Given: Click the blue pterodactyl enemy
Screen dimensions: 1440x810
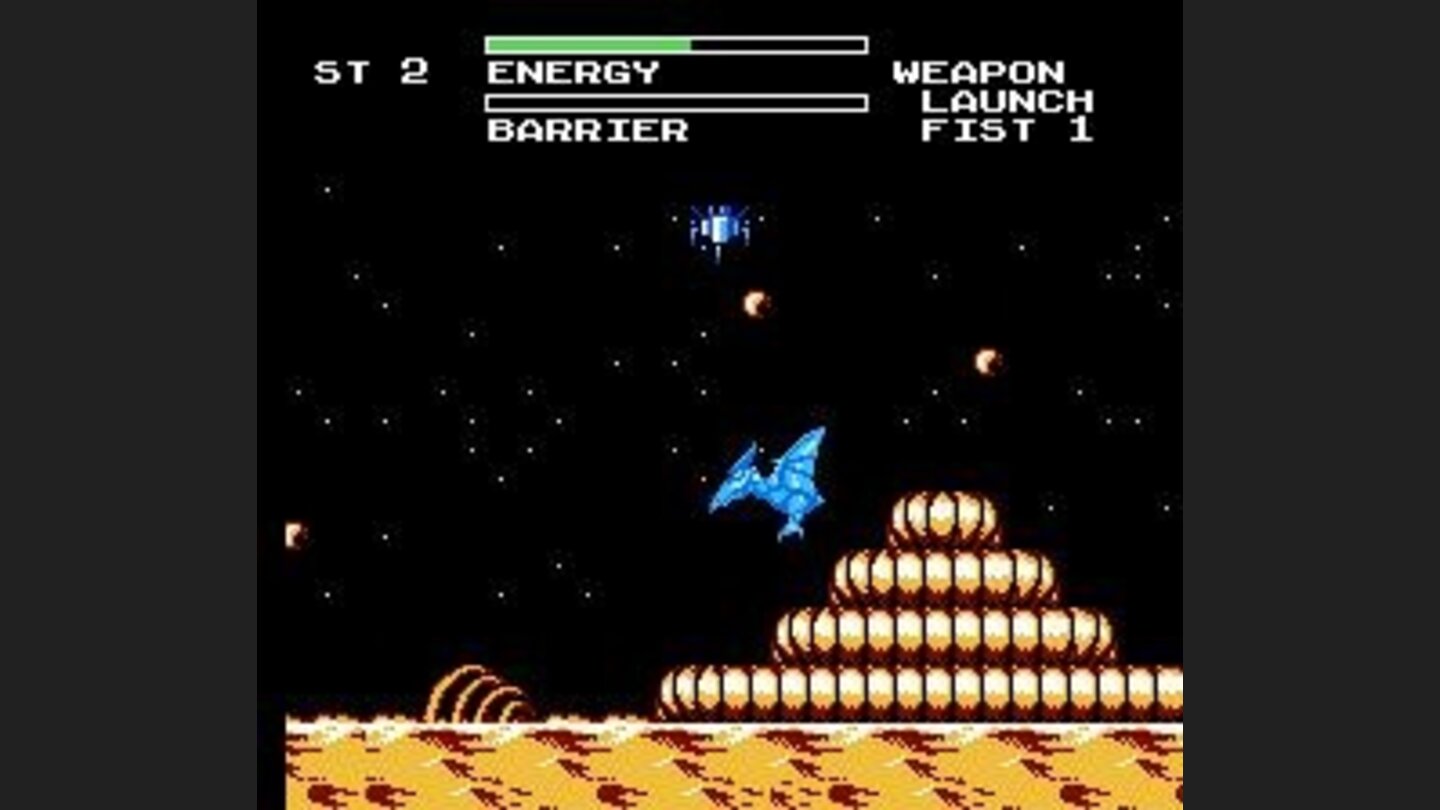Looking at the screenshot, I should 775,478.
